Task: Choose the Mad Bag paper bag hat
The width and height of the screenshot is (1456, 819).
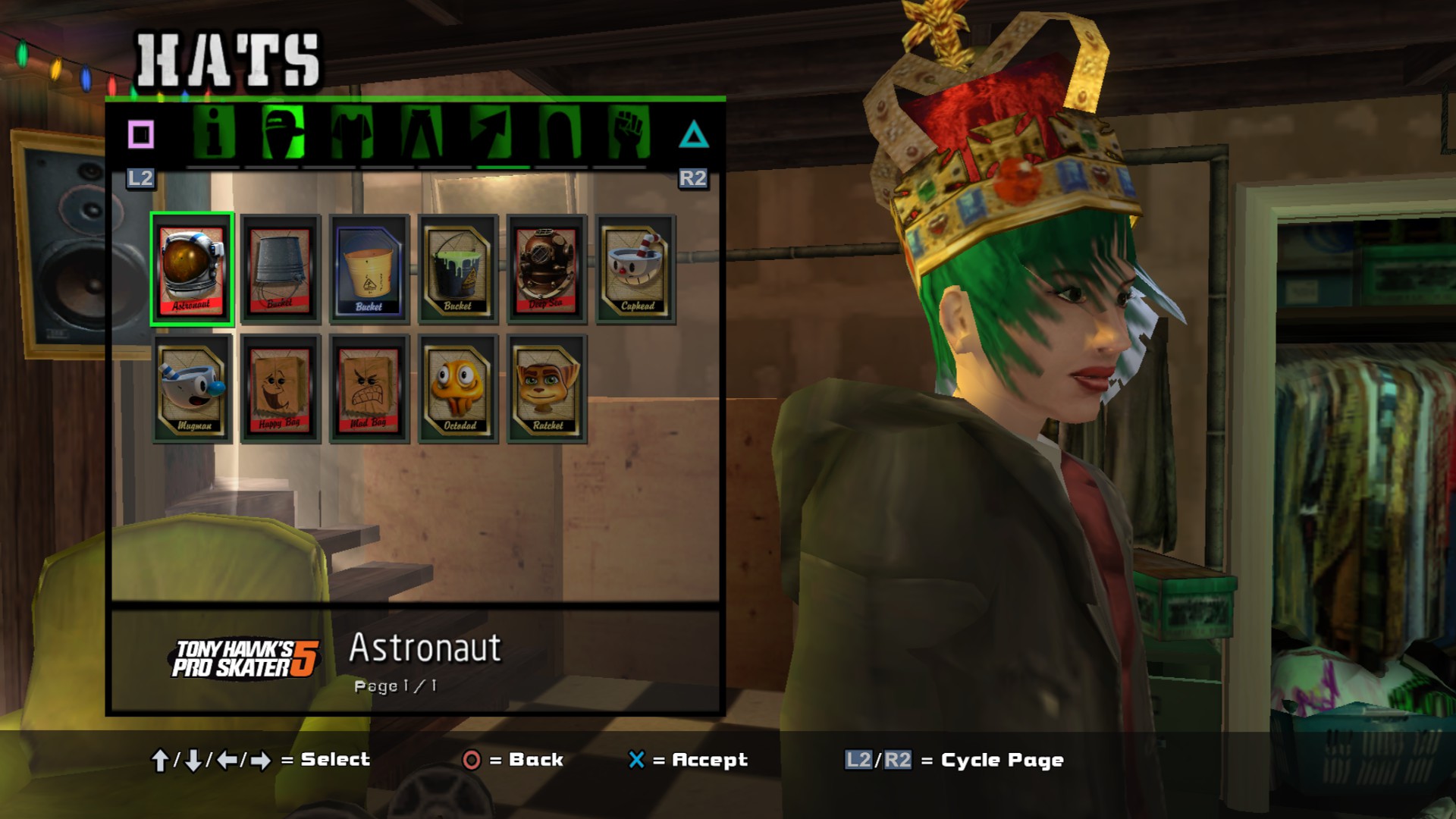Action: click(369, 388)
